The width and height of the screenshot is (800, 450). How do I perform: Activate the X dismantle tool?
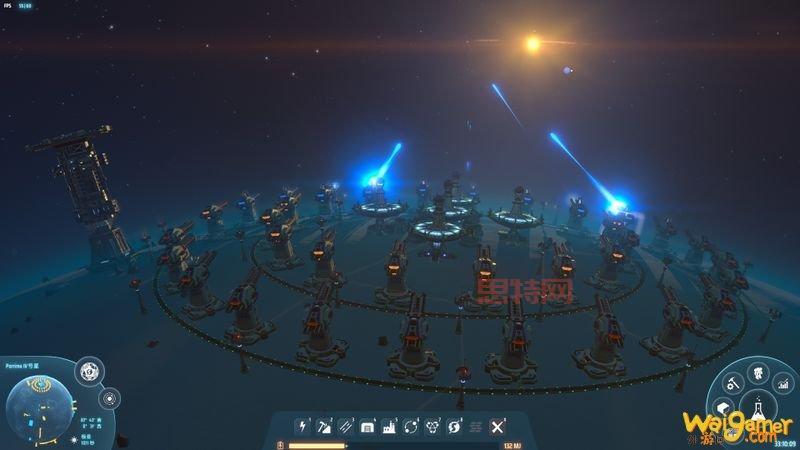coord(497,427)
